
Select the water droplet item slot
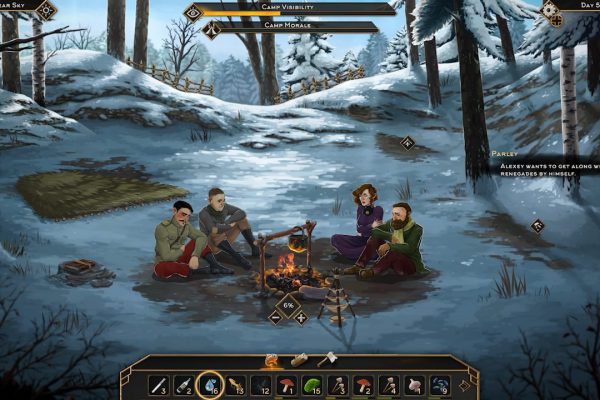tap(209, 384)
